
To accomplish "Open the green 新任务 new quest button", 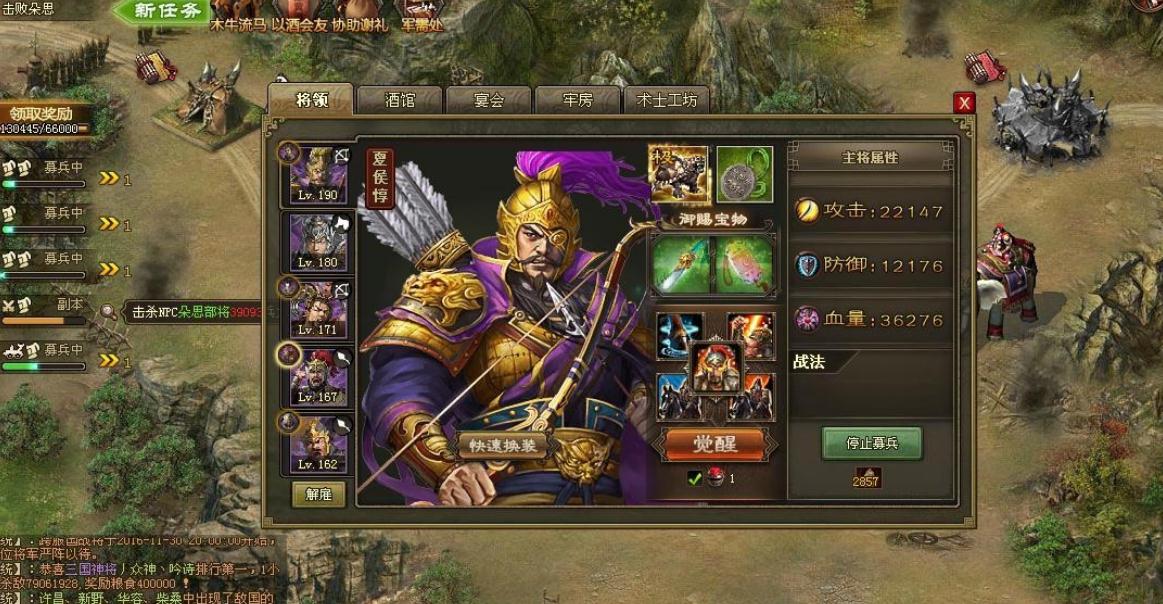I will pos(173,12).
